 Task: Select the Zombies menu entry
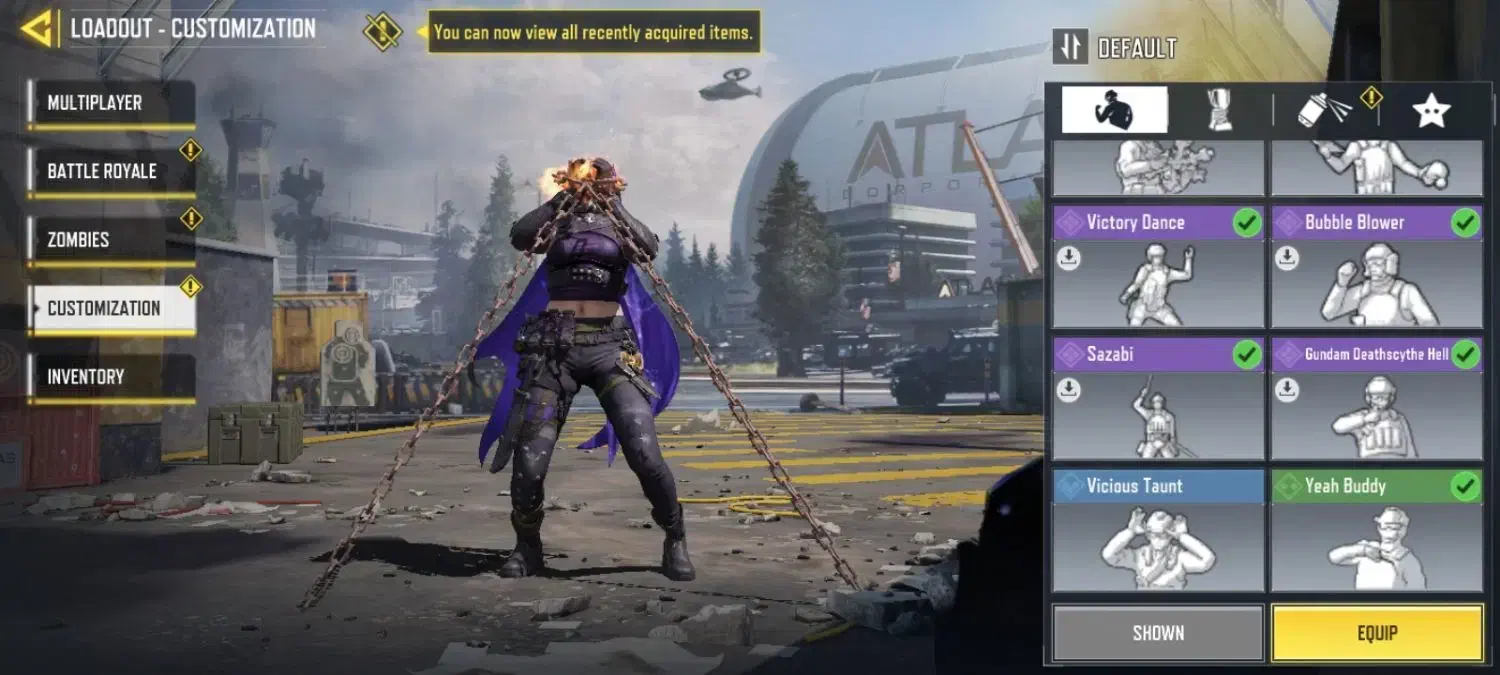click(111, 240)
